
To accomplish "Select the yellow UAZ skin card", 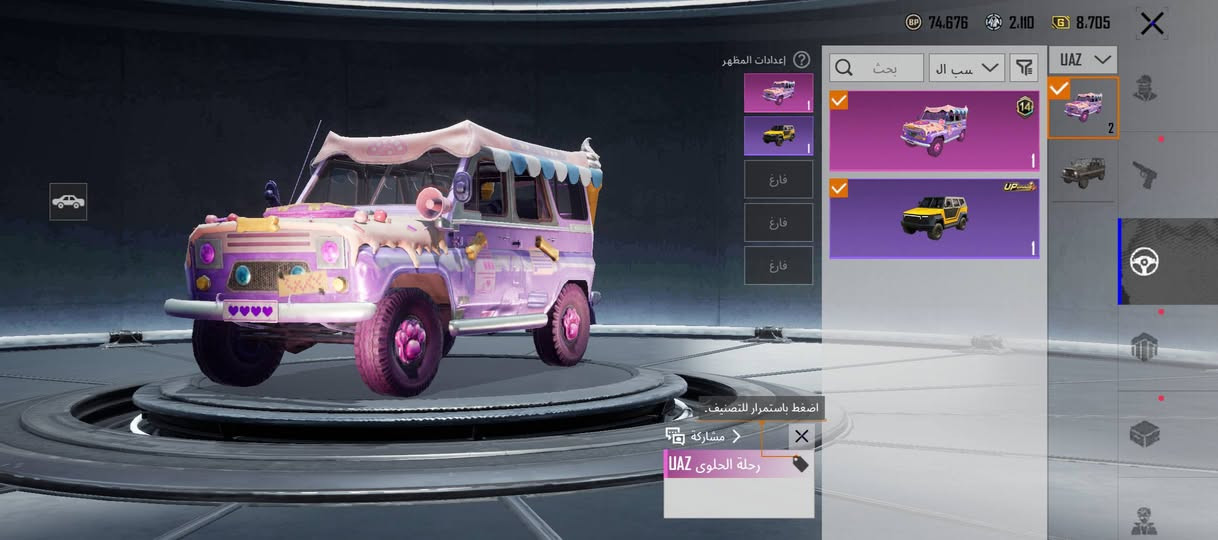I will point(934,218).
